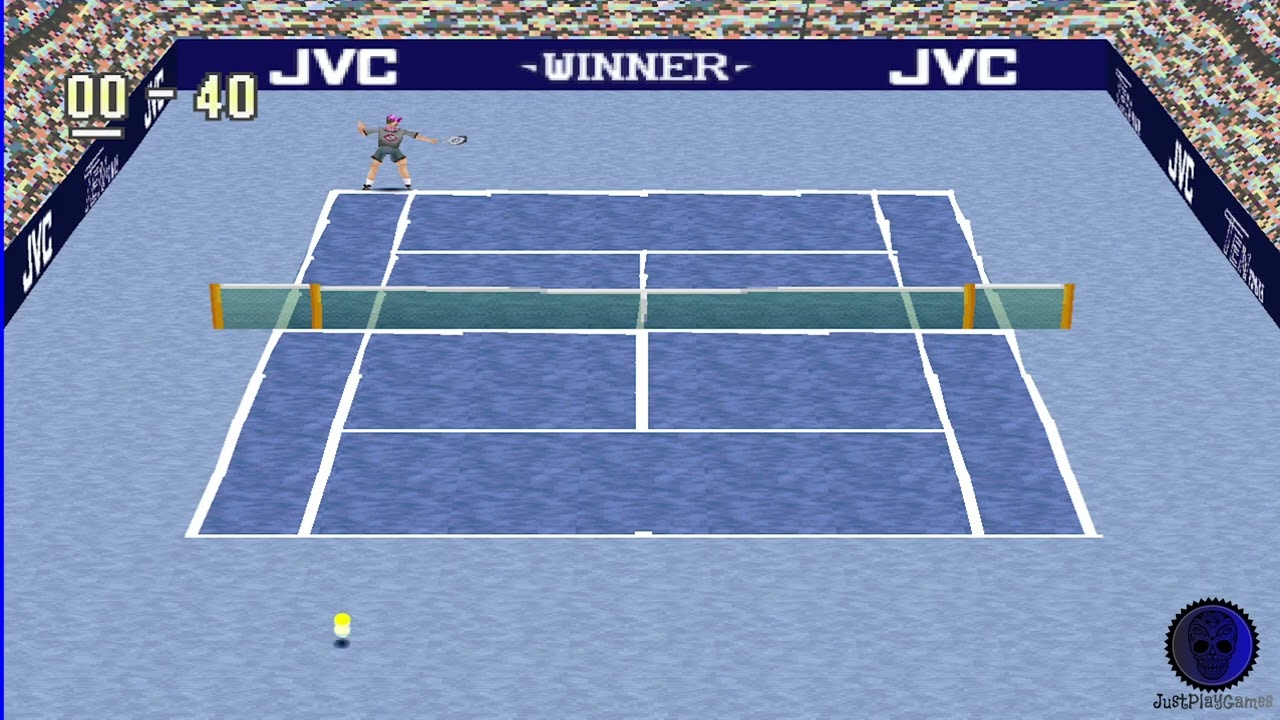Click the JVC logo on the right side wall

[1185, 170]
